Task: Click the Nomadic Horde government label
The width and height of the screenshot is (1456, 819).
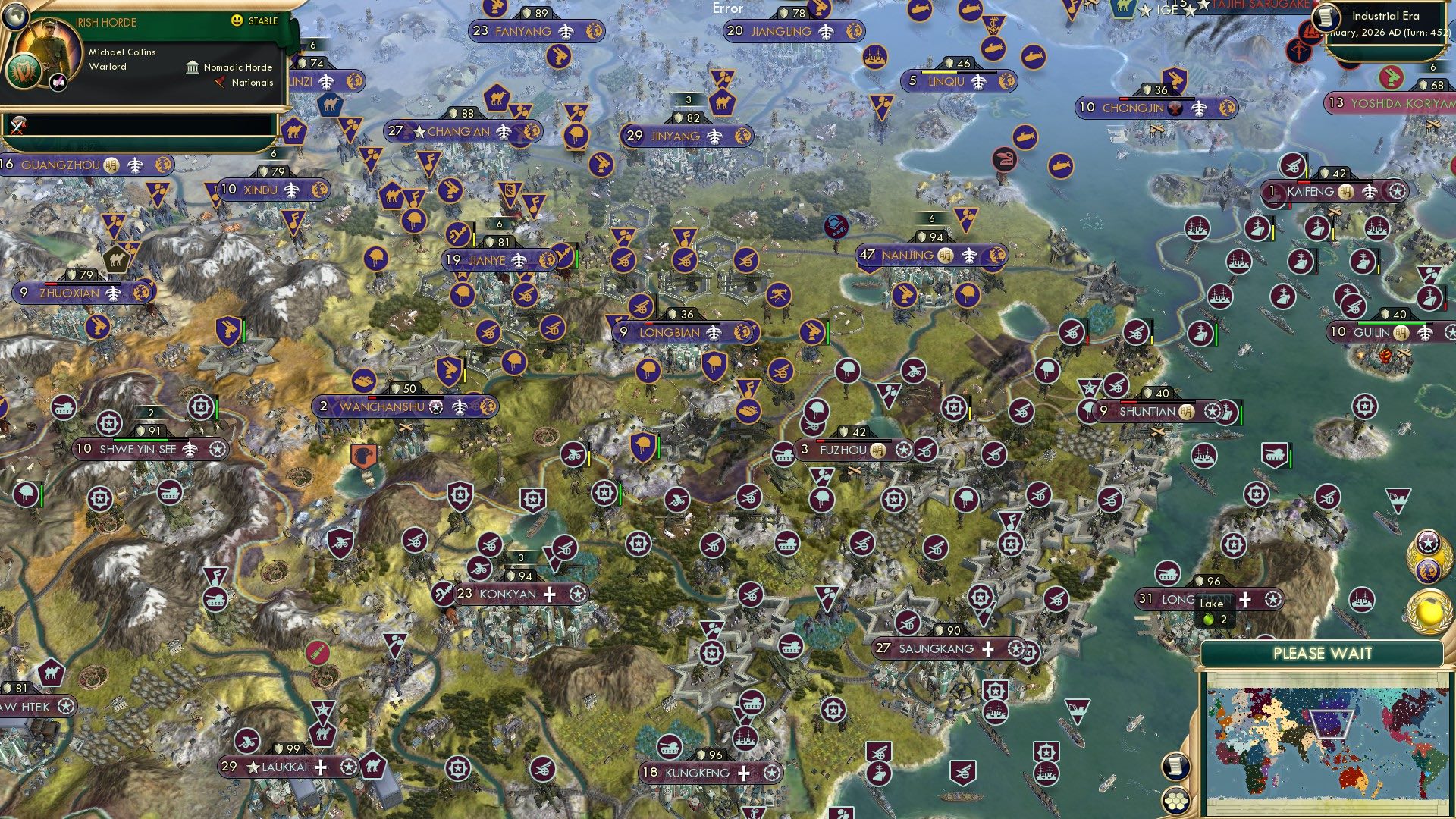Action: pyautogui.click(x=236, y=67)
